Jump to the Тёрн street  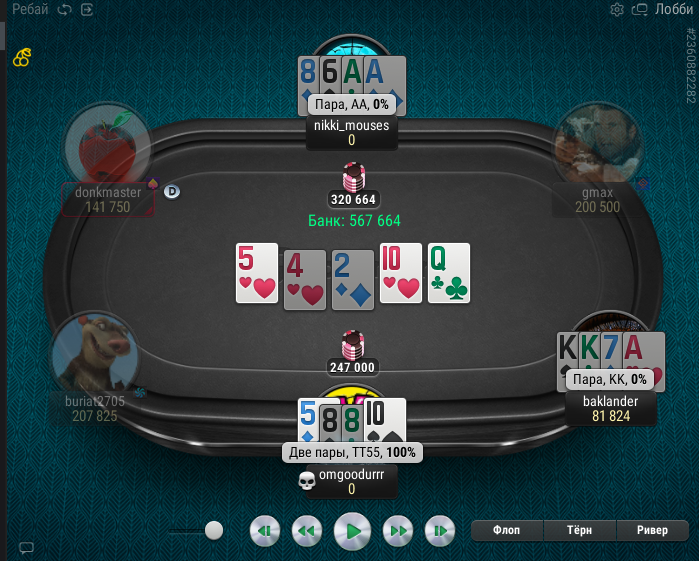(580, 531)
